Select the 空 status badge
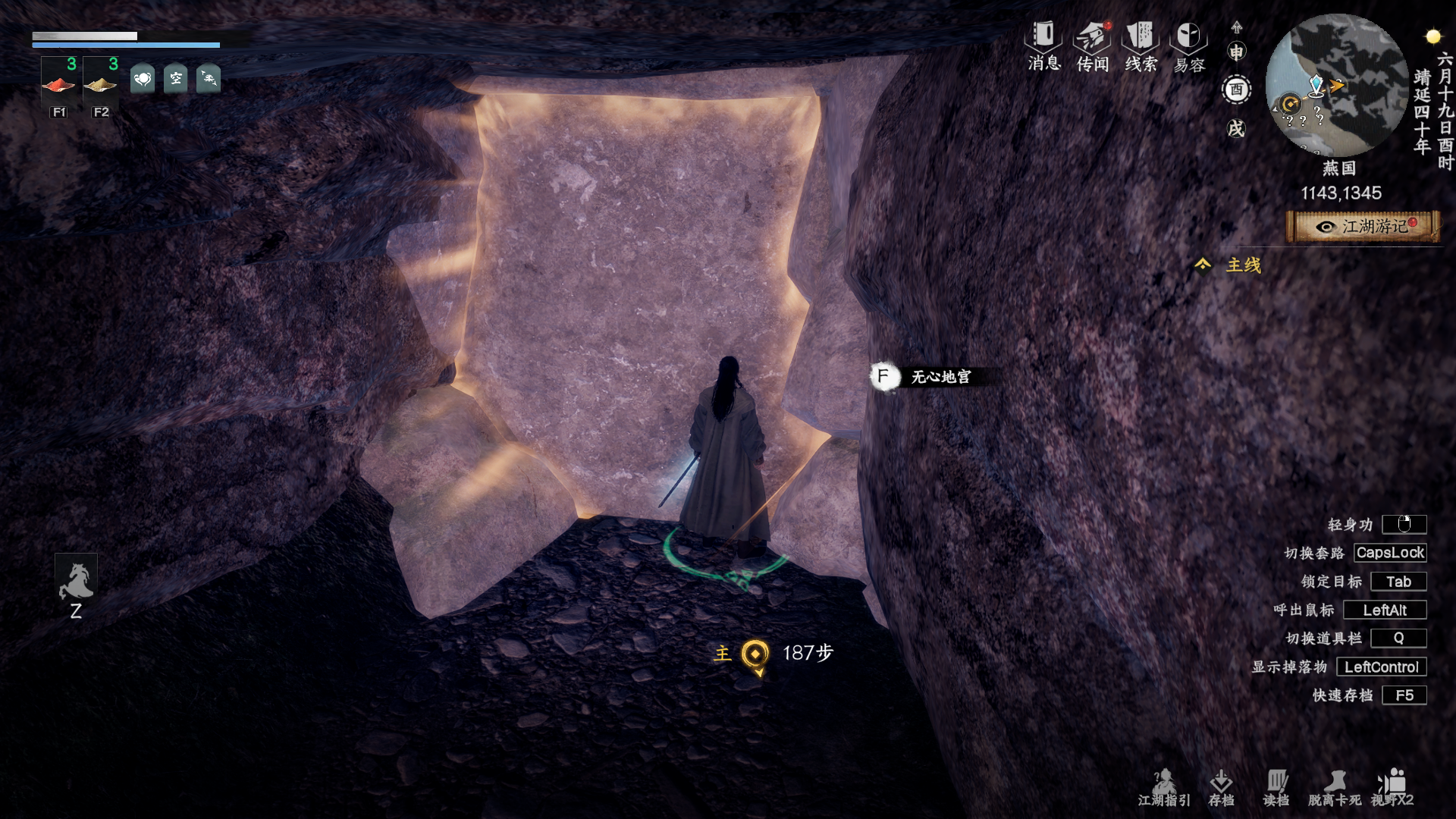Viewport: 1456px width, 819px height. coord(175,78)
